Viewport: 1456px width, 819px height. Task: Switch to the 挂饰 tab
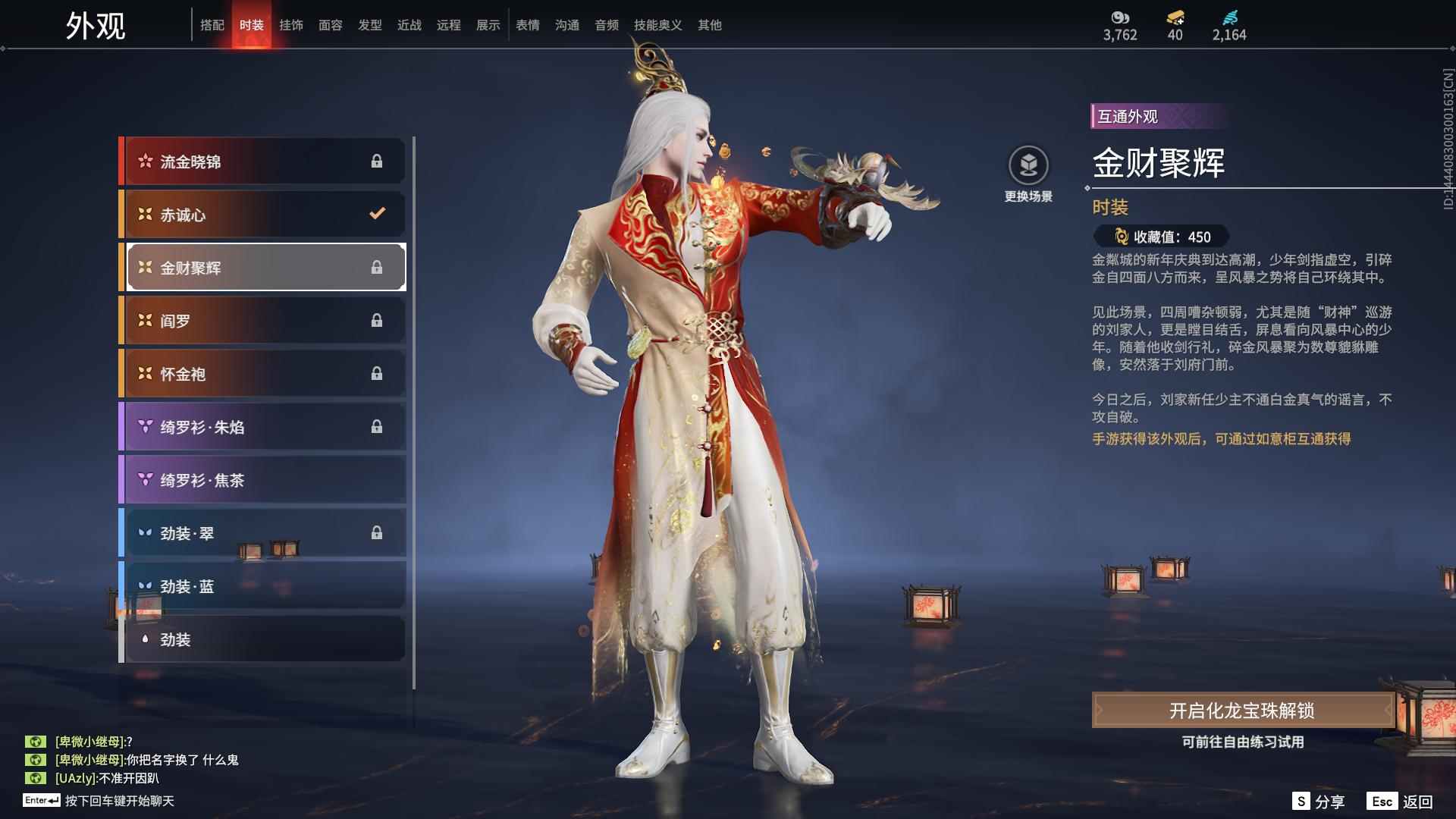click(x=292, y=24)
